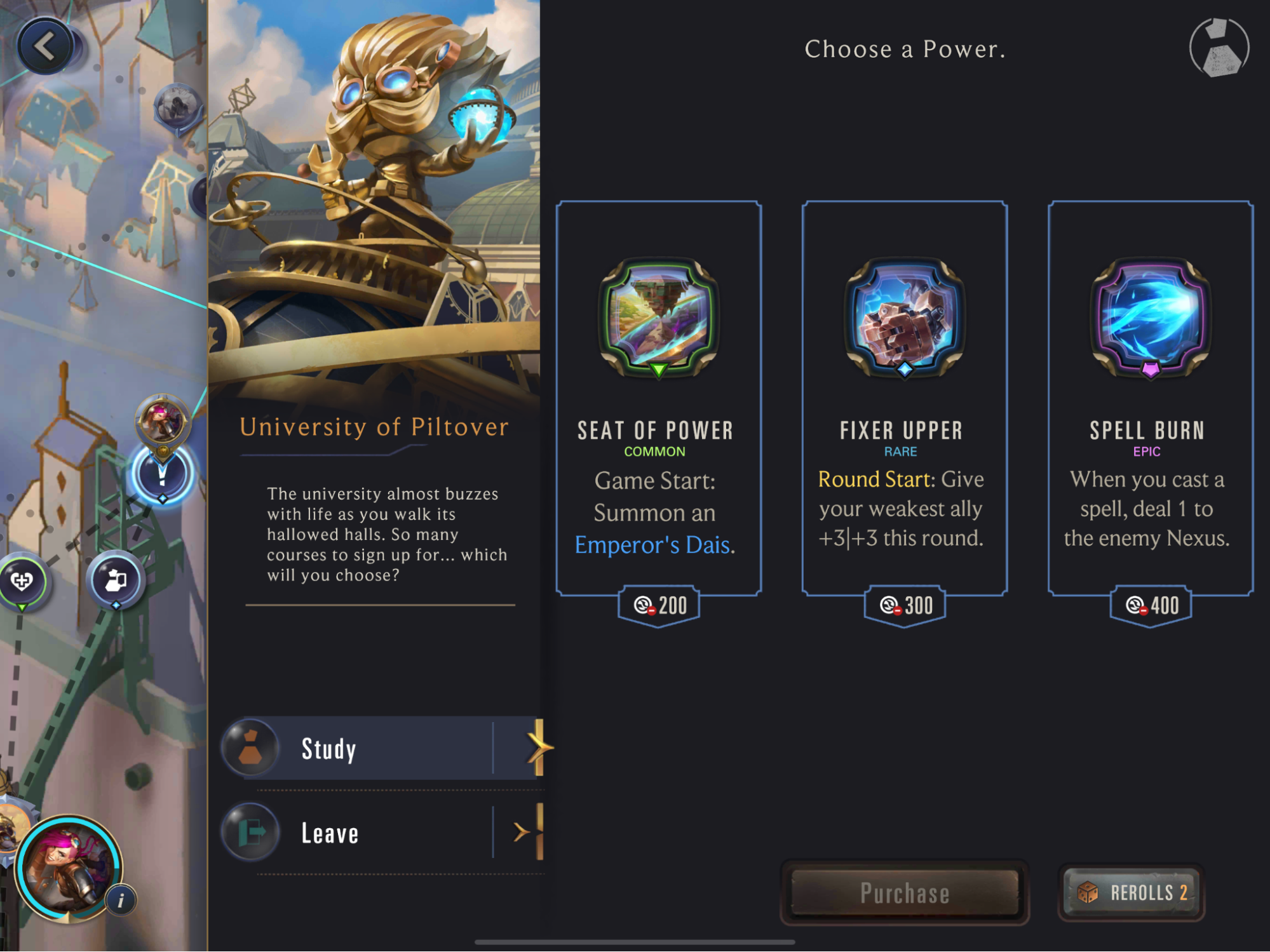Select the Seat of Power card
The width and height of the screenshot is (1270, 952).
658,399
